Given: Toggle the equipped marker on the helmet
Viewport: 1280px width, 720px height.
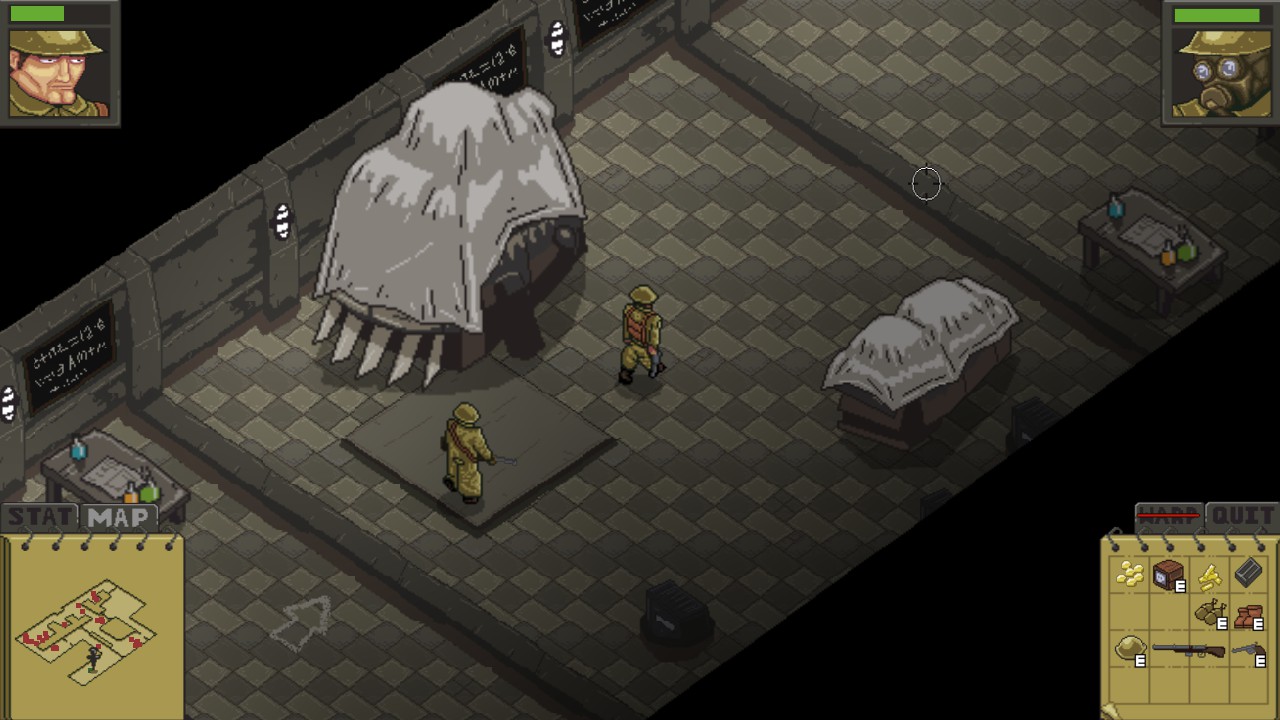Looking at the screenshot, I should click(x=1140, y=660).
